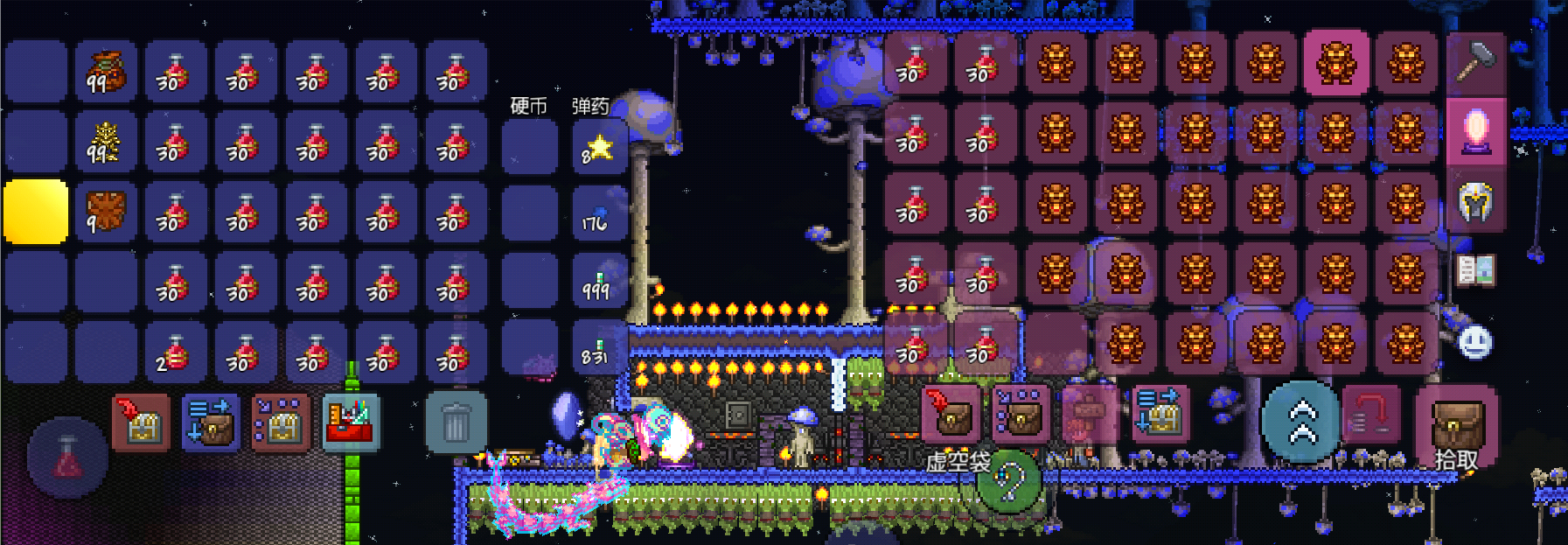This screenshot has height=545, width=1568.
Task: Tap the quick heal potion button
Action: pyautogui.click(x=68, y=458)
